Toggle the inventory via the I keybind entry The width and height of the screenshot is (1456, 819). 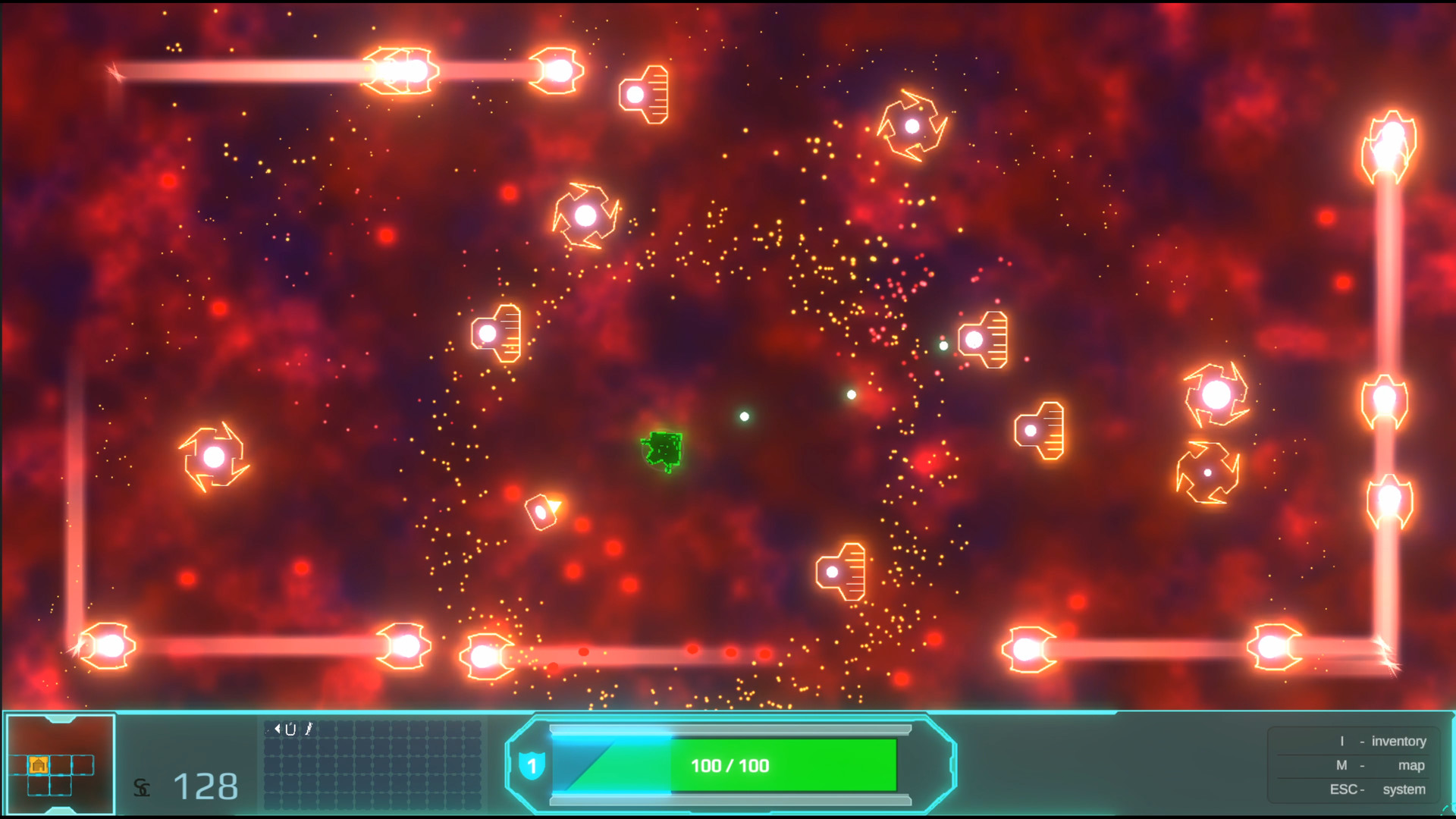(x=1380, y=741)
